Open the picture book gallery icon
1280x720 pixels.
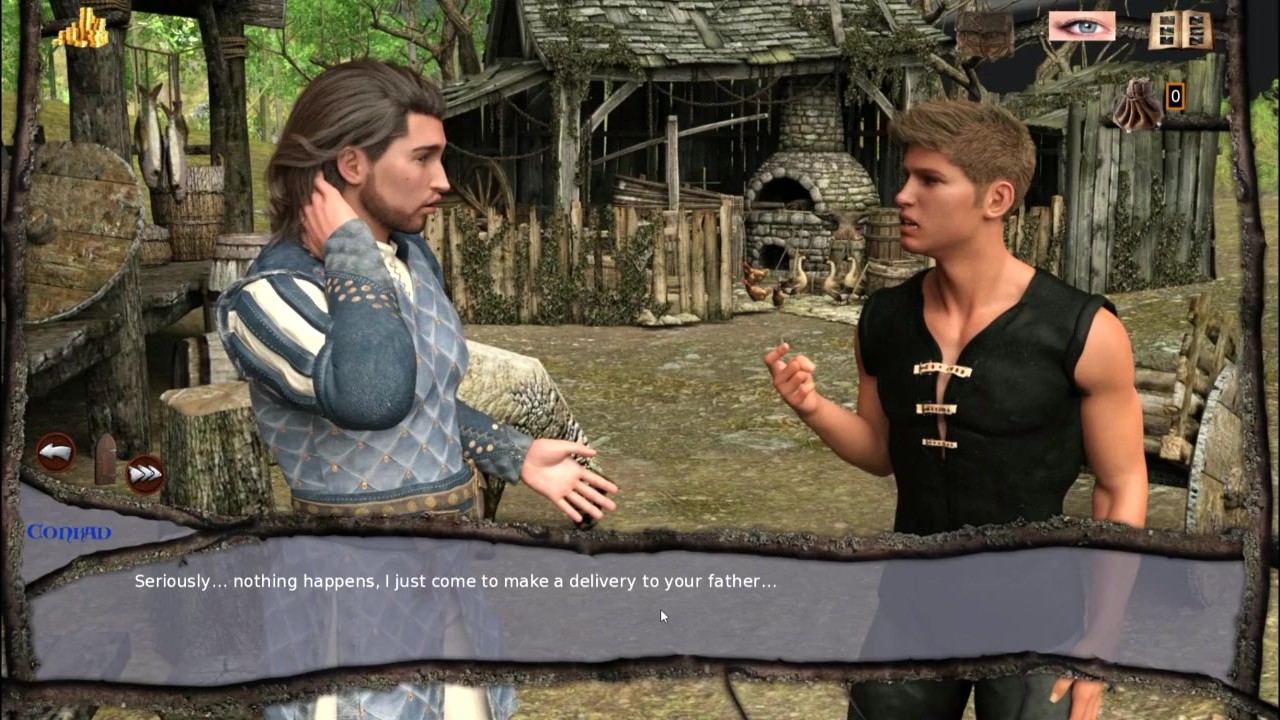[1180, 30]
